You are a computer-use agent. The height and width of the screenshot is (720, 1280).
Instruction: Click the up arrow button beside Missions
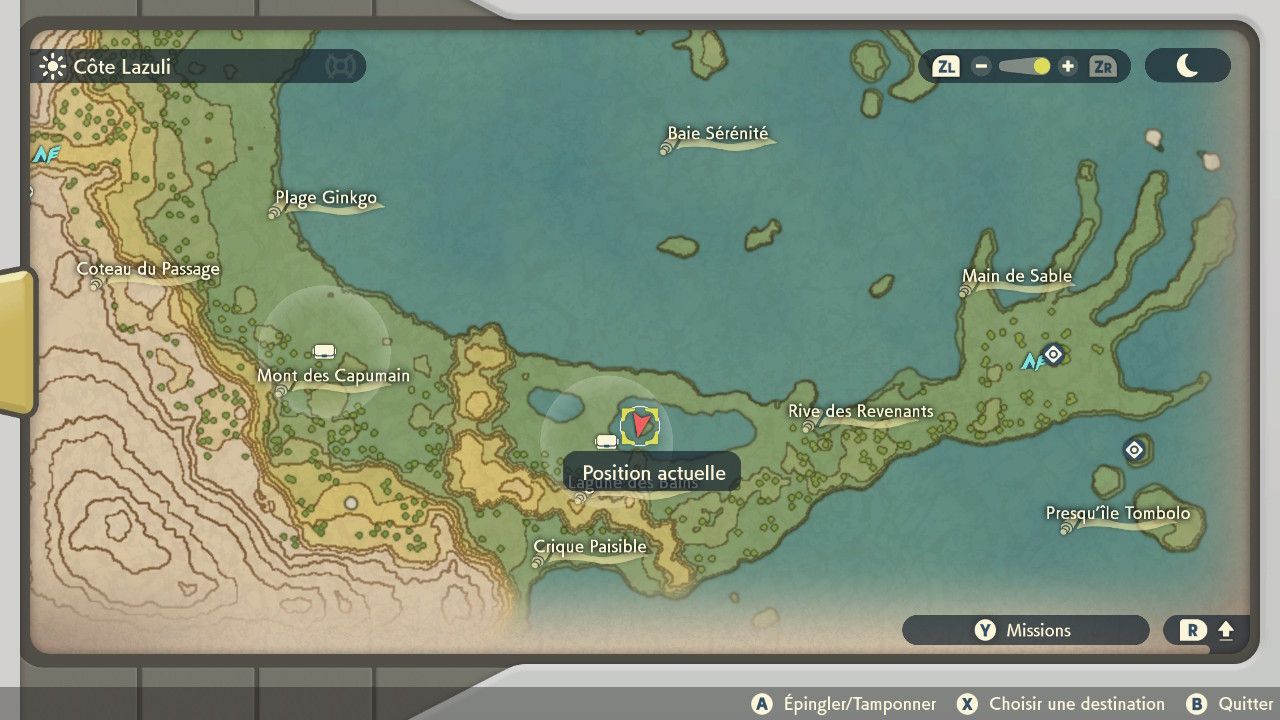tap(1207, 630)
